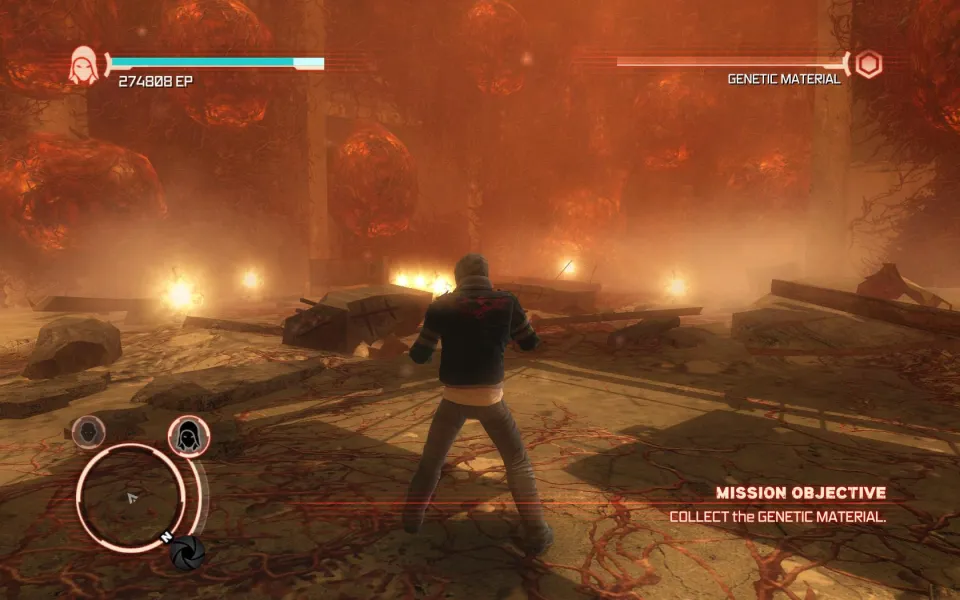Click the hooded player portrait beside the health bar
This screenshot has width=960, height=600.
[x=84, y=65]
